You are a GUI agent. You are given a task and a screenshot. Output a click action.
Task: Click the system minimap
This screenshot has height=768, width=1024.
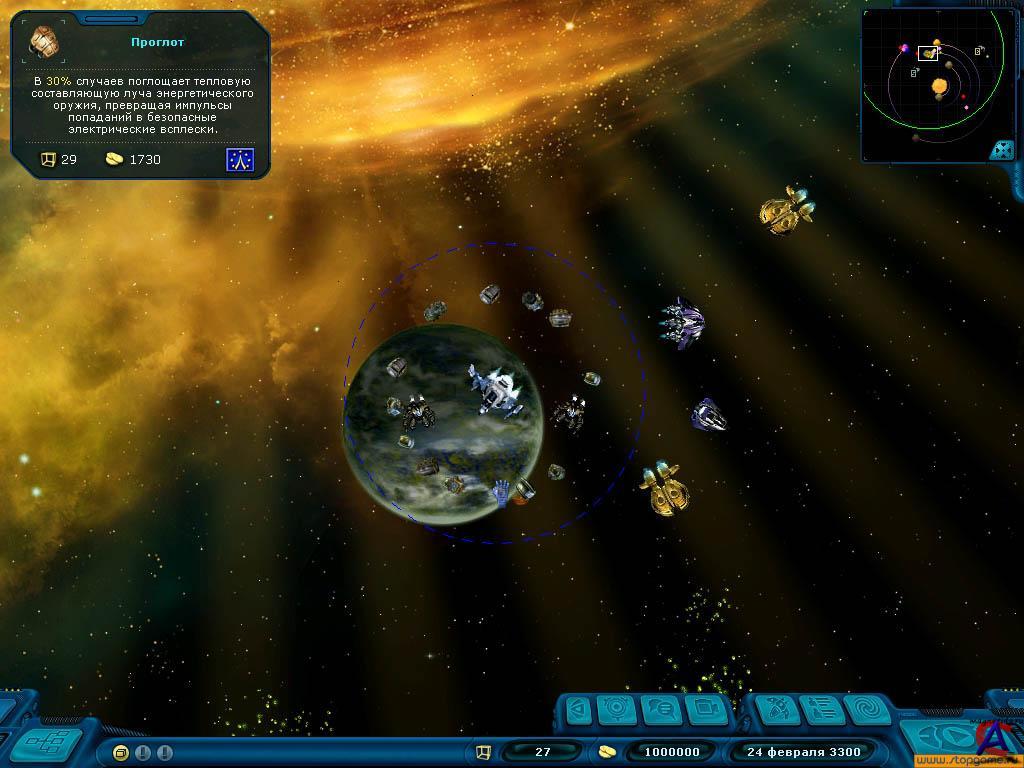point(934,84)
